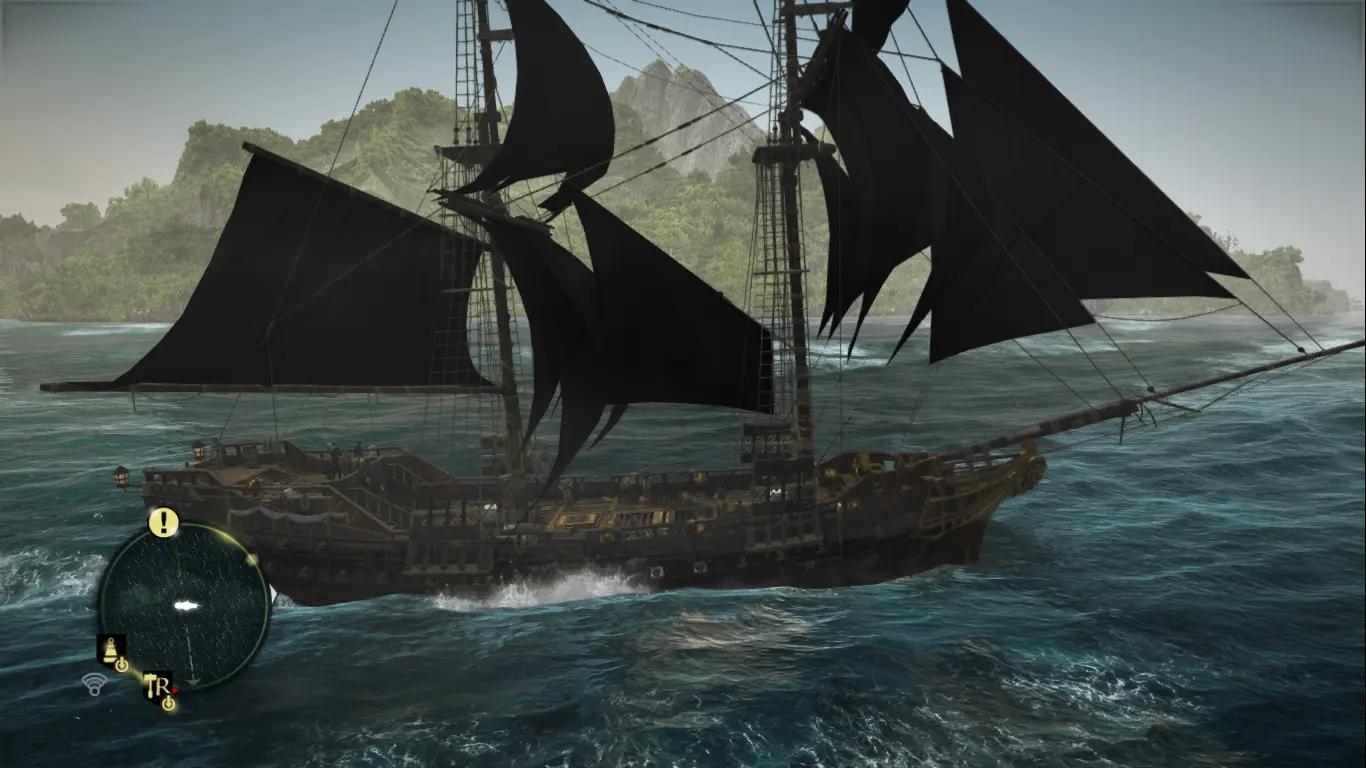Click the circular minimap
Image resolution: width=1366 pixels, height=768 pixels.
[185, 606]
